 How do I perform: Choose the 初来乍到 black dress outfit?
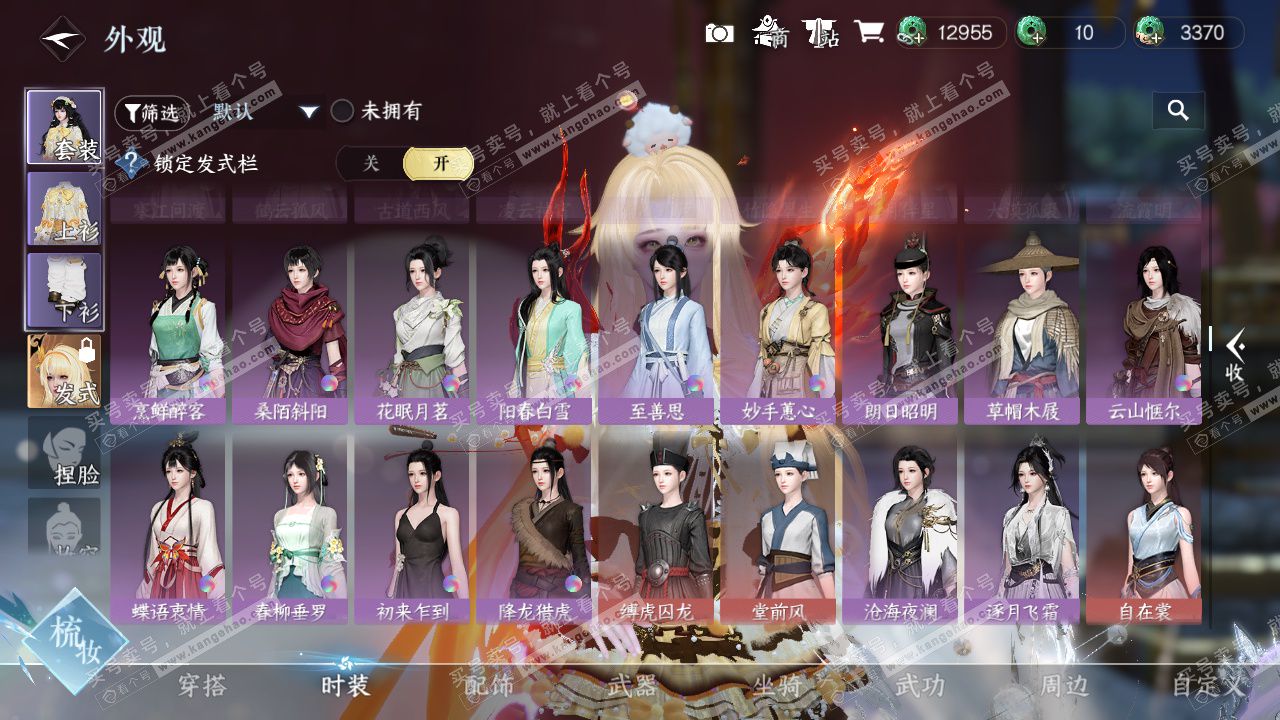[412, 531]
